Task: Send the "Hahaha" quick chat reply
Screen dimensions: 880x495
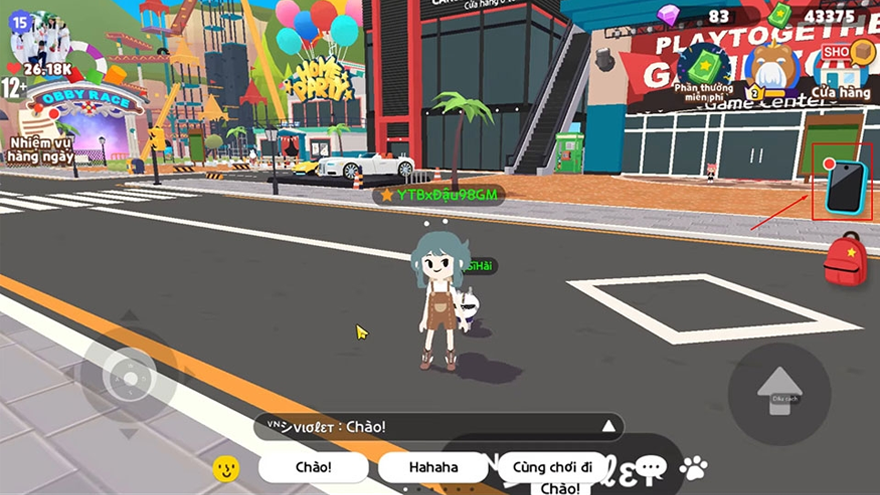Action: [x=433, y=467]
